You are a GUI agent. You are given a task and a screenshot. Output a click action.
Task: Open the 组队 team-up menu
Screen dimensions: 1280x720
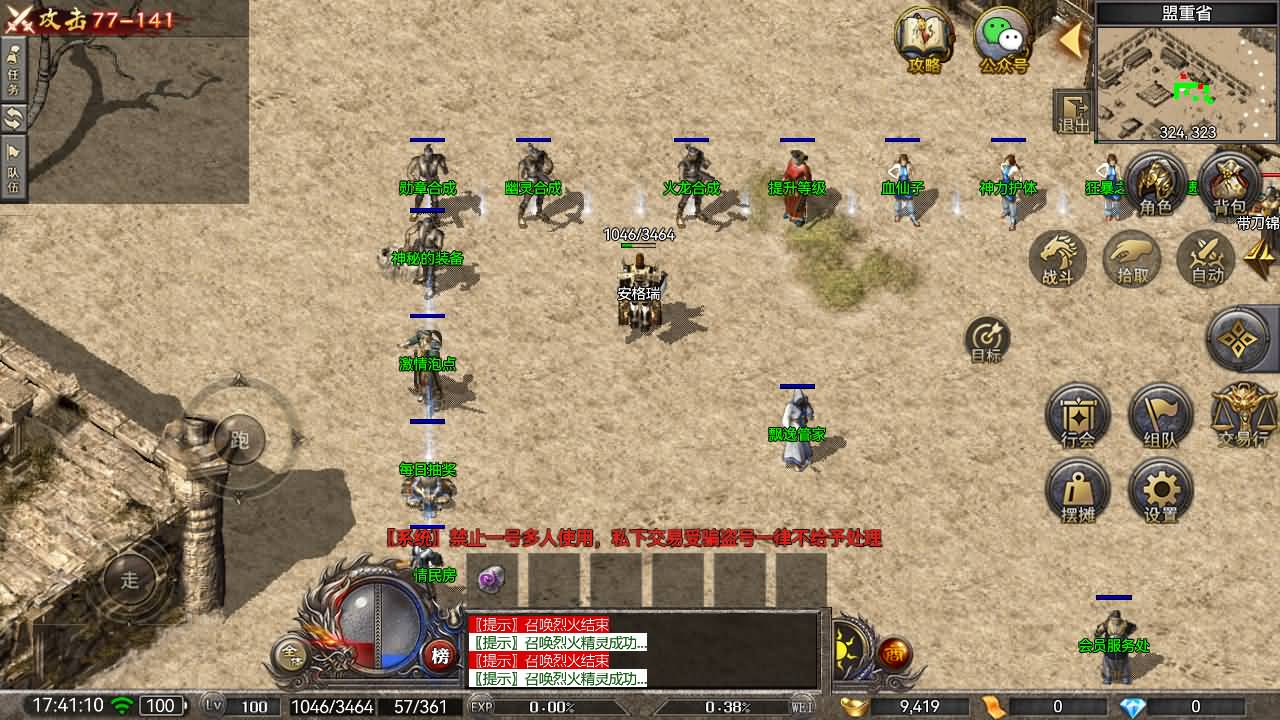1160,416
